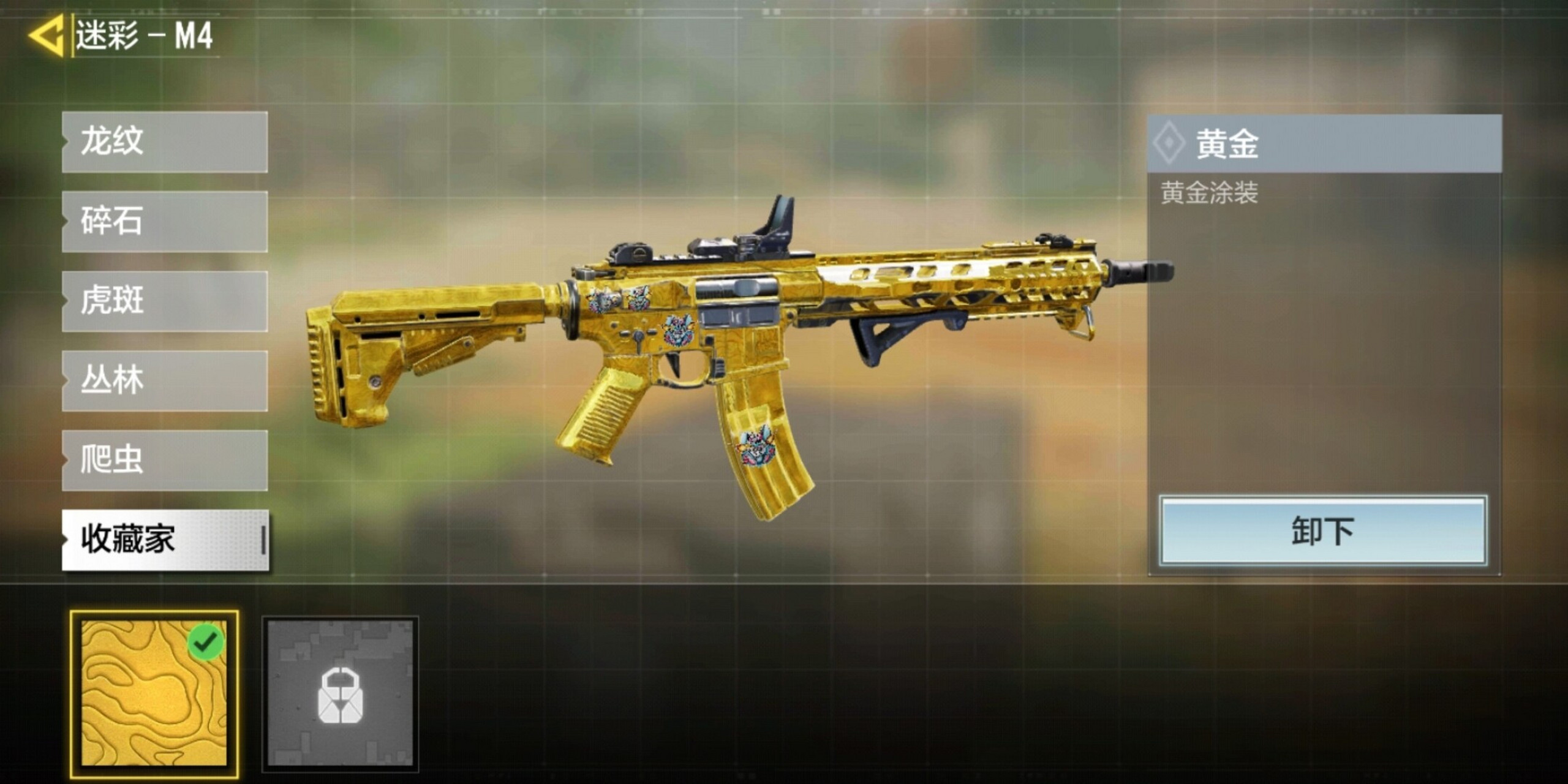
Task: Choose the 丛林 camo category
Action: point(164,381)
